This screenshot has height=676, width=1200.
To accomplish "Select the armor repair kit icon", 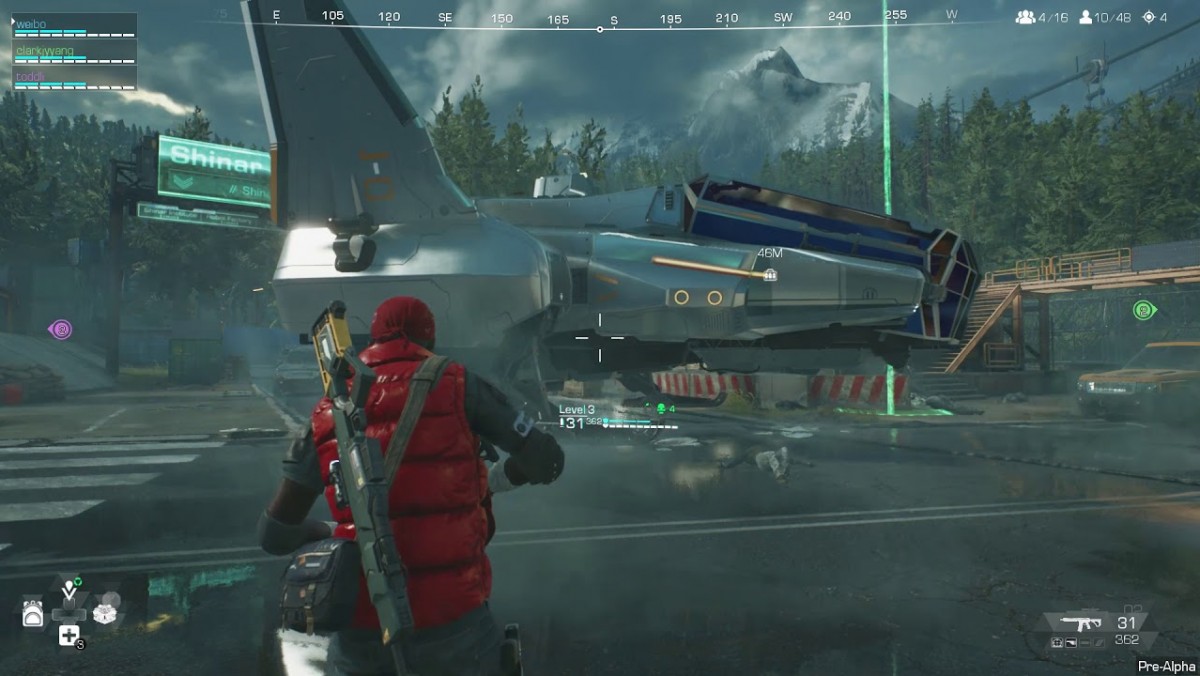I will point(105,613).
